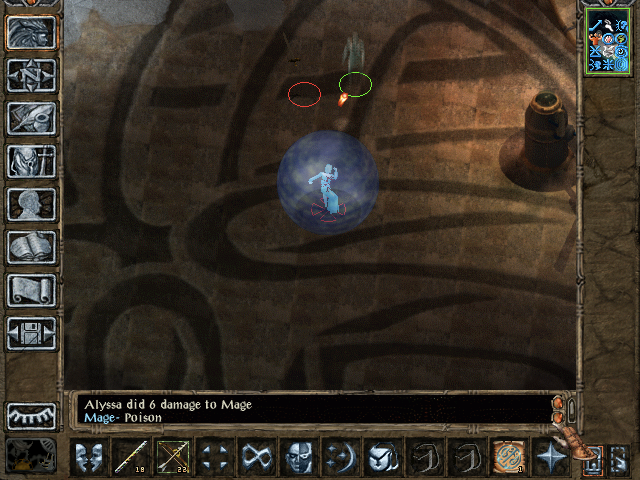This screenshot has width=640, height=480.
Task: Use the glowing orange quick item slot
Action: tap(509, 458)
